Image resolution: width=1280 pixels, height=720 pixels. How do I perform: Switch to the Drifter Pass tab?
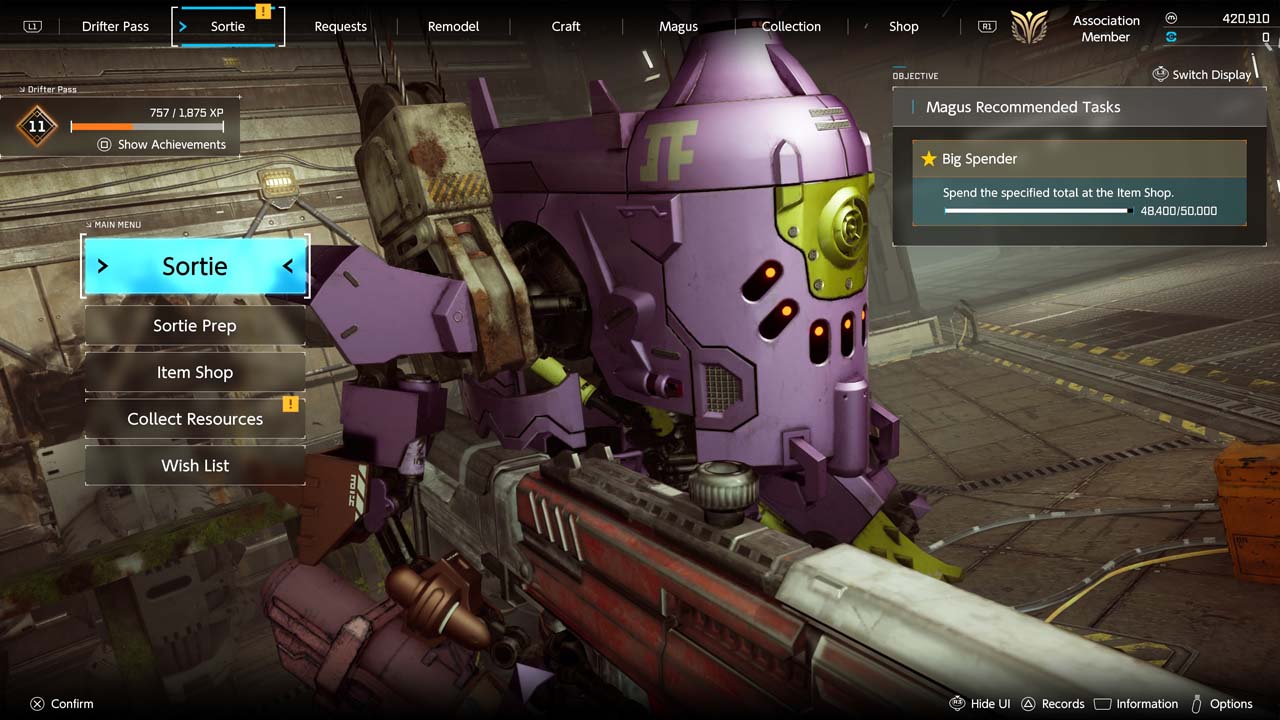pyautogui.click(x=115, y=27)
